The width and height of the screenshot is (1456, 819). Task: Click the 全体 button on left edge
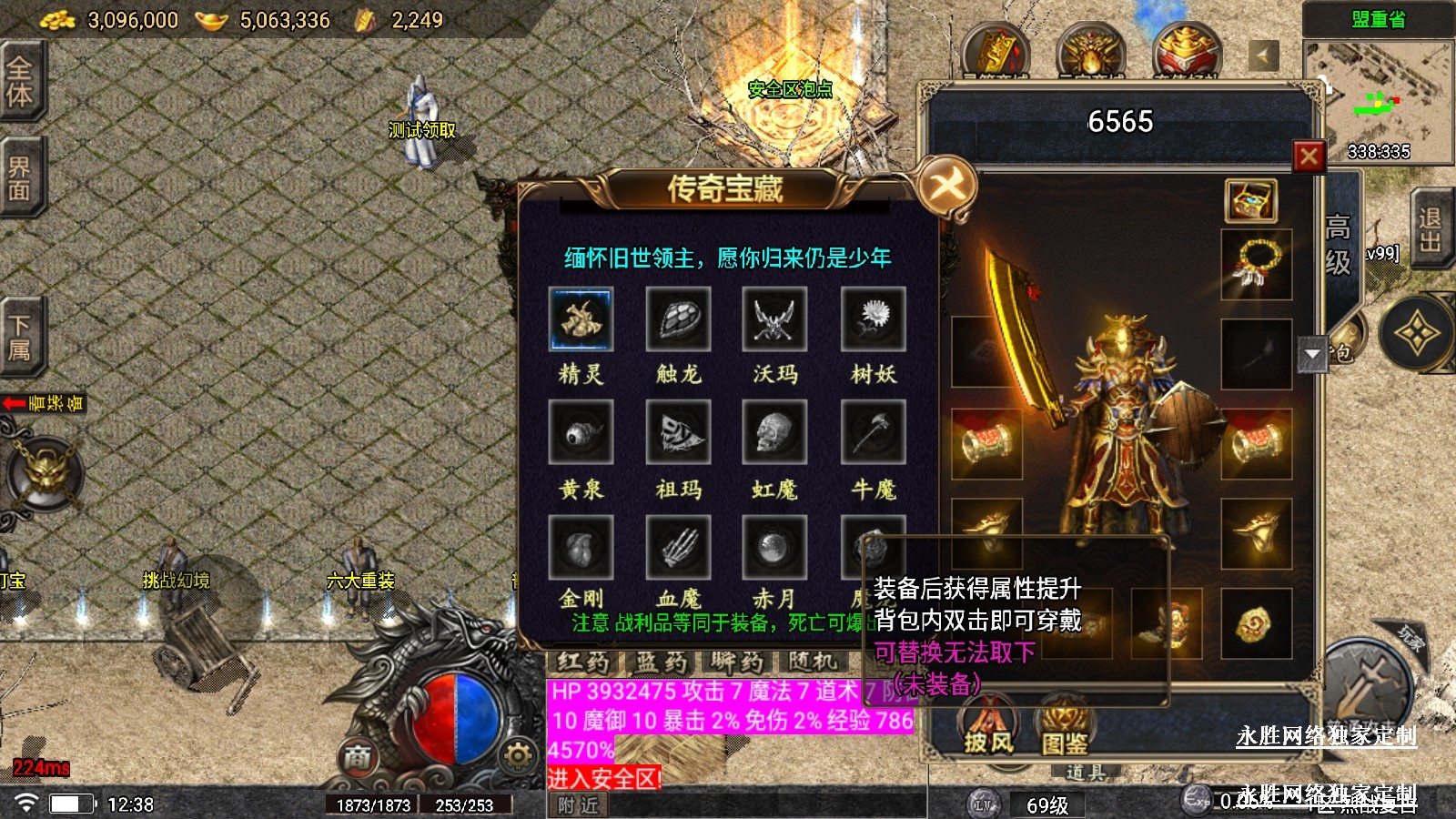pos(20,81)
